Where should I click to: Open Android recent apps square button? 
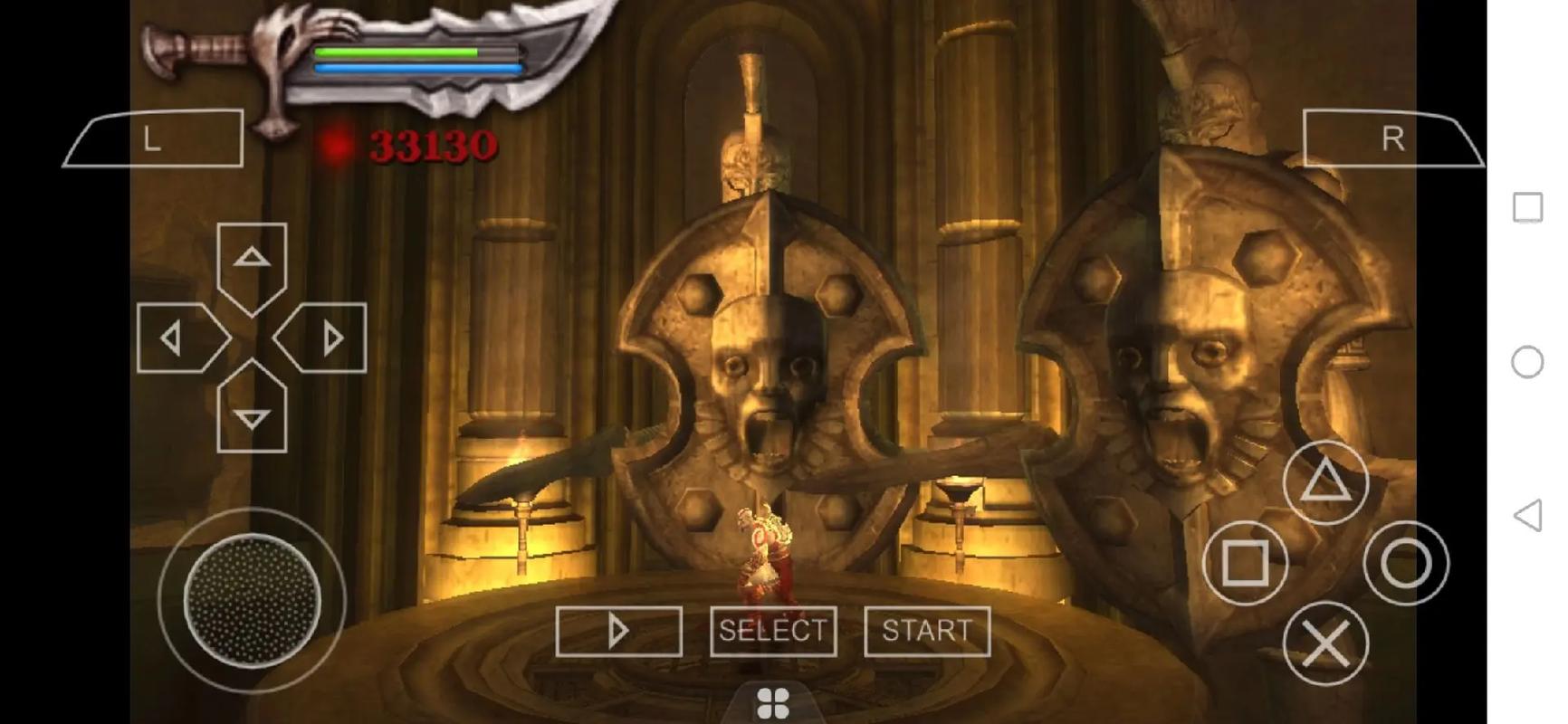point(1528,207)
